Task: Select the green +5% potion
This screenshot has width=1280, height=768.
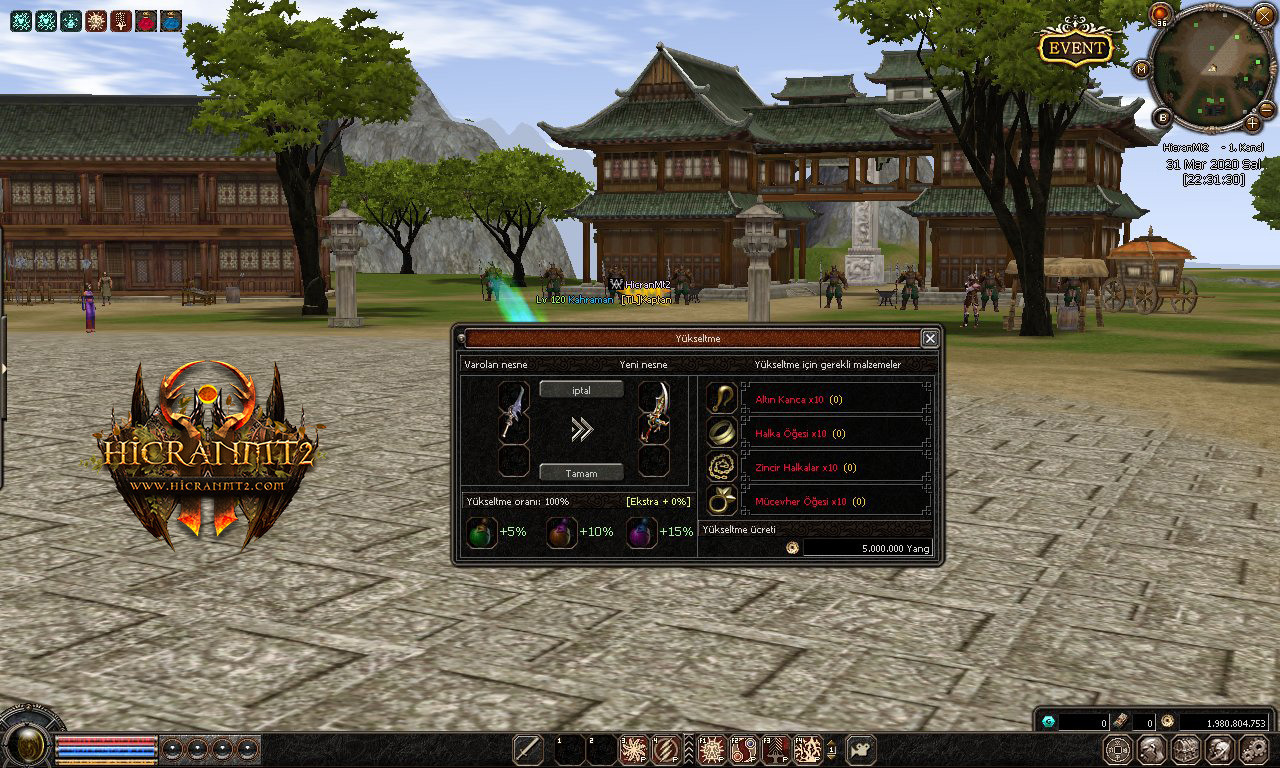Action: tap(482, 532)
